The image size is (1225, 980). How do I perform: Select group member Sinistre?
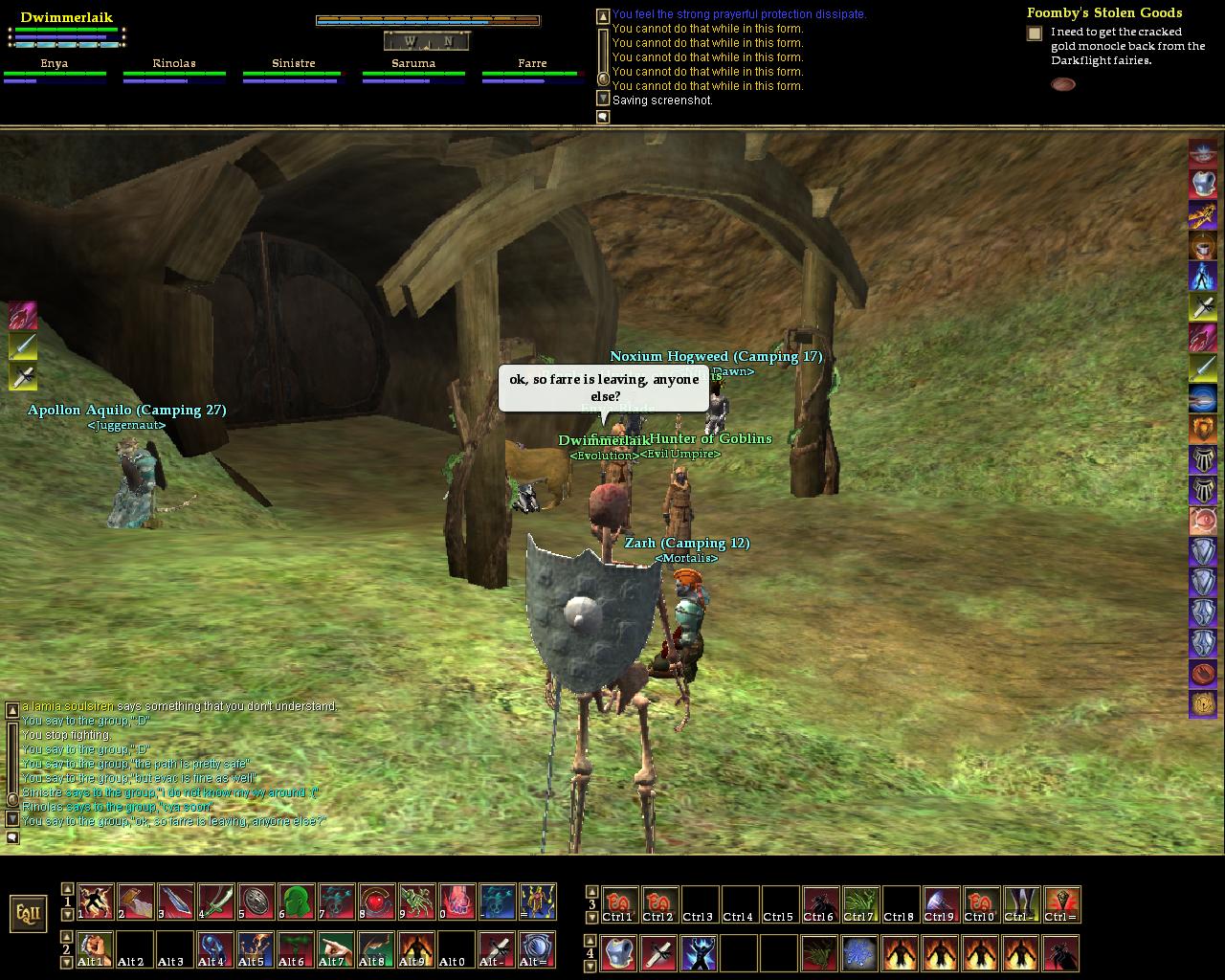click(294, 64)
